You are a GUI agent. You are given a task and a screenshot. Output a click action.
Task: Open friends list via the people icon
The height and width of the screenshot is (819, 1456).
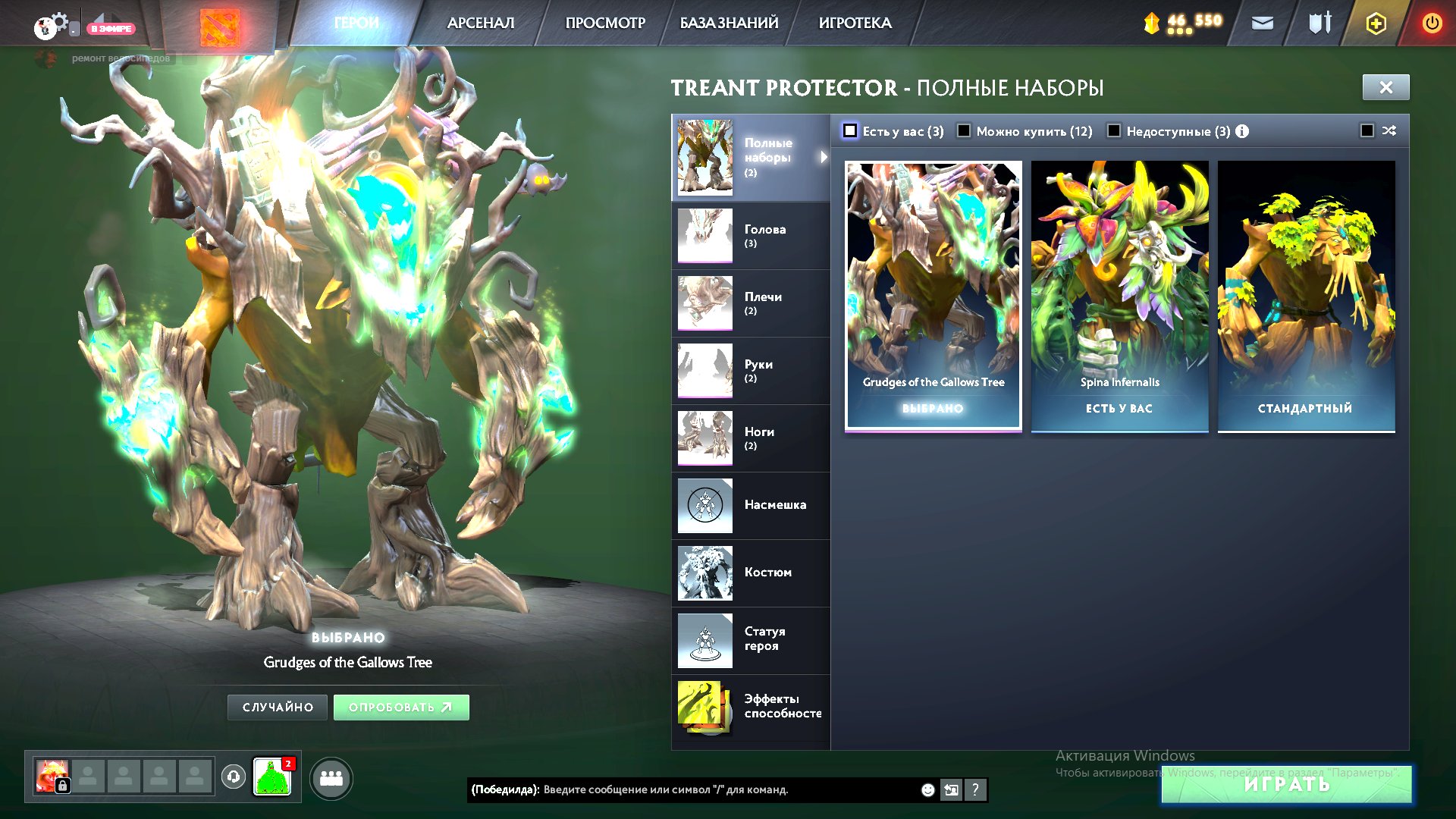tap(331, 778)
